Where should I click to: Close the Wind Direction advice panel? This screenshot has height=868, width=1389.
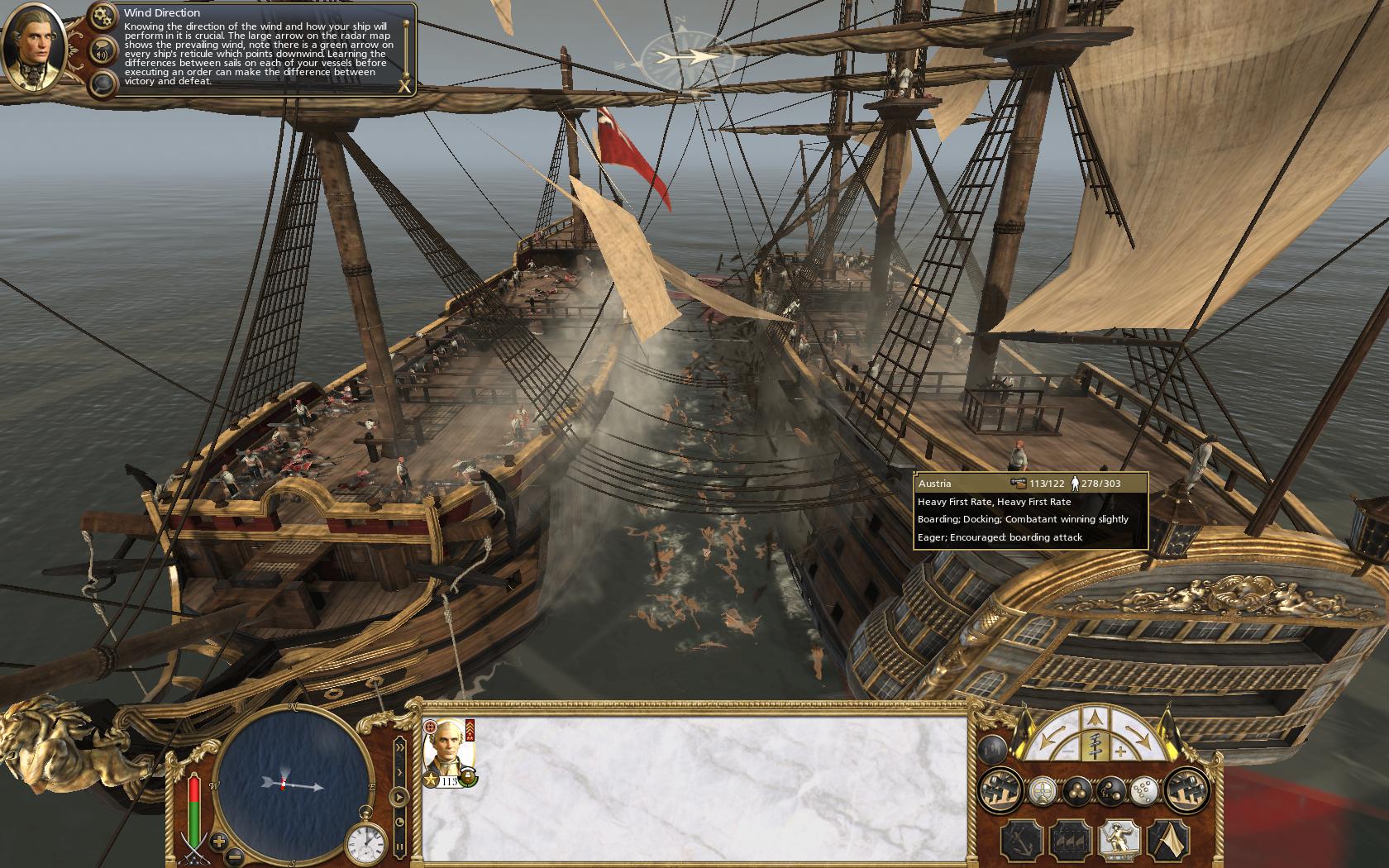[404, 85]
